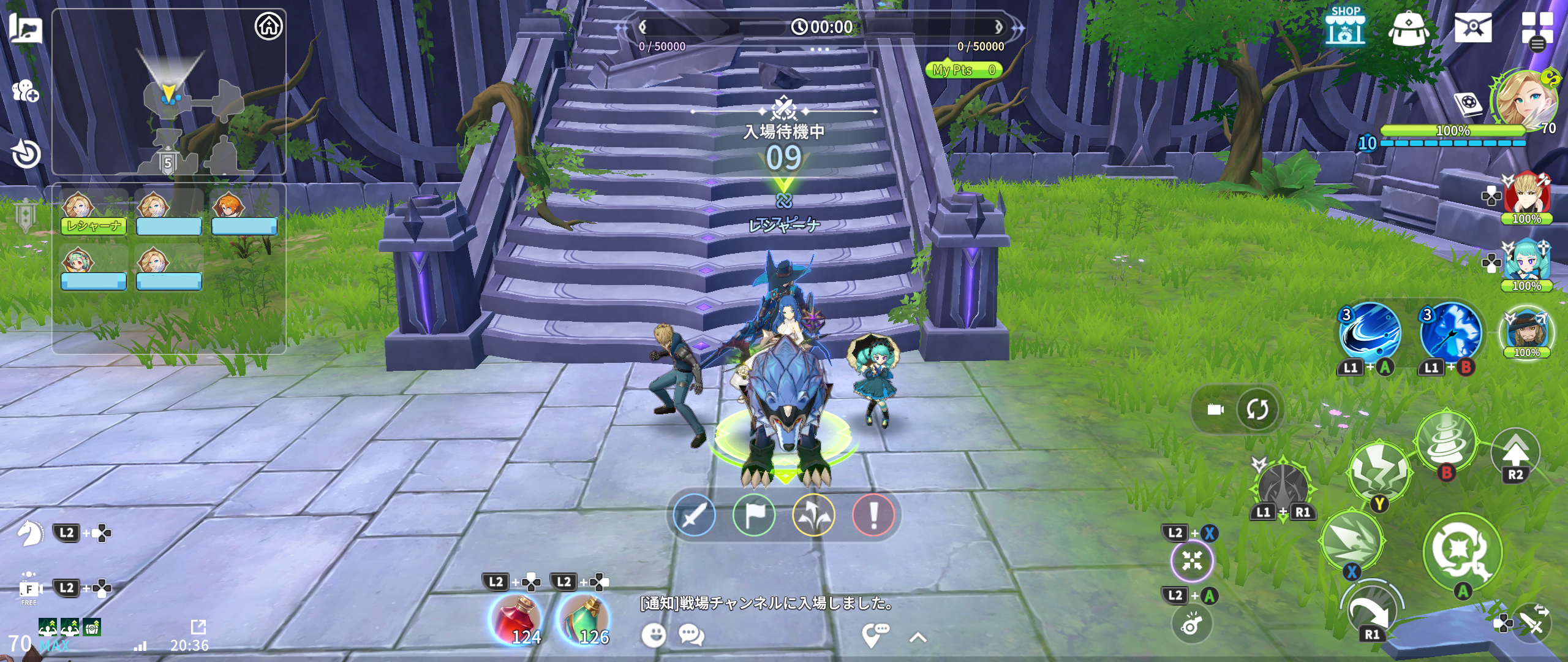1568x662 pixels.
Task: Select the red exclamation alert command
Action: tap(873, 515)
